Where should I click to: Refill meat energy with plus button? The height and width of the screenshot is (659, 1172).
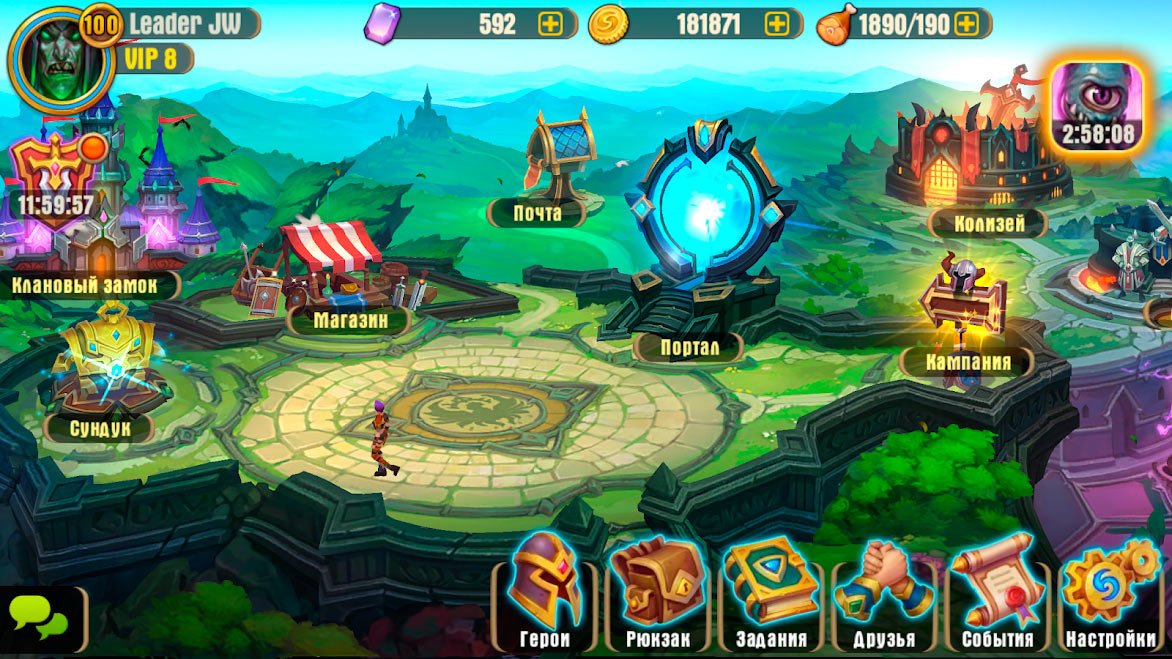[x=966, y=24]
